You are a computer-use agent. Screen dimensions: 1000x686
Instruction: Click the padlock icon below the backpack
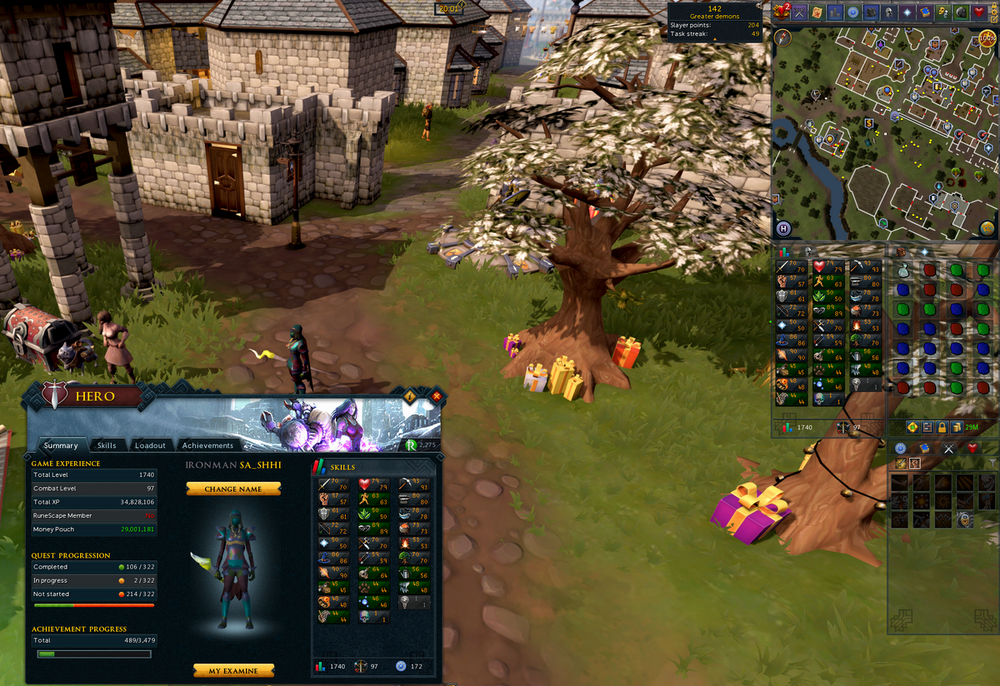click(x=942, y=427)
